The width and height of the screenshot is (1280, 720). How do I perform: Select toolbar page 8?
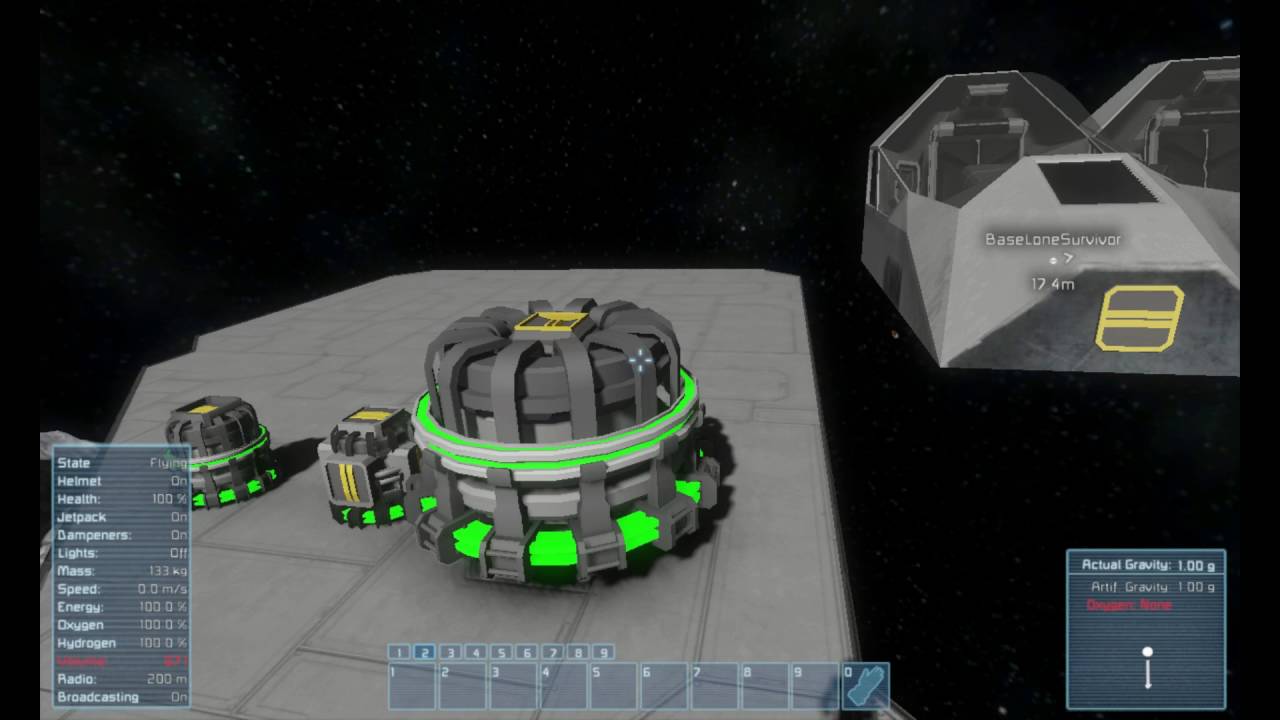tap(578, 652)
